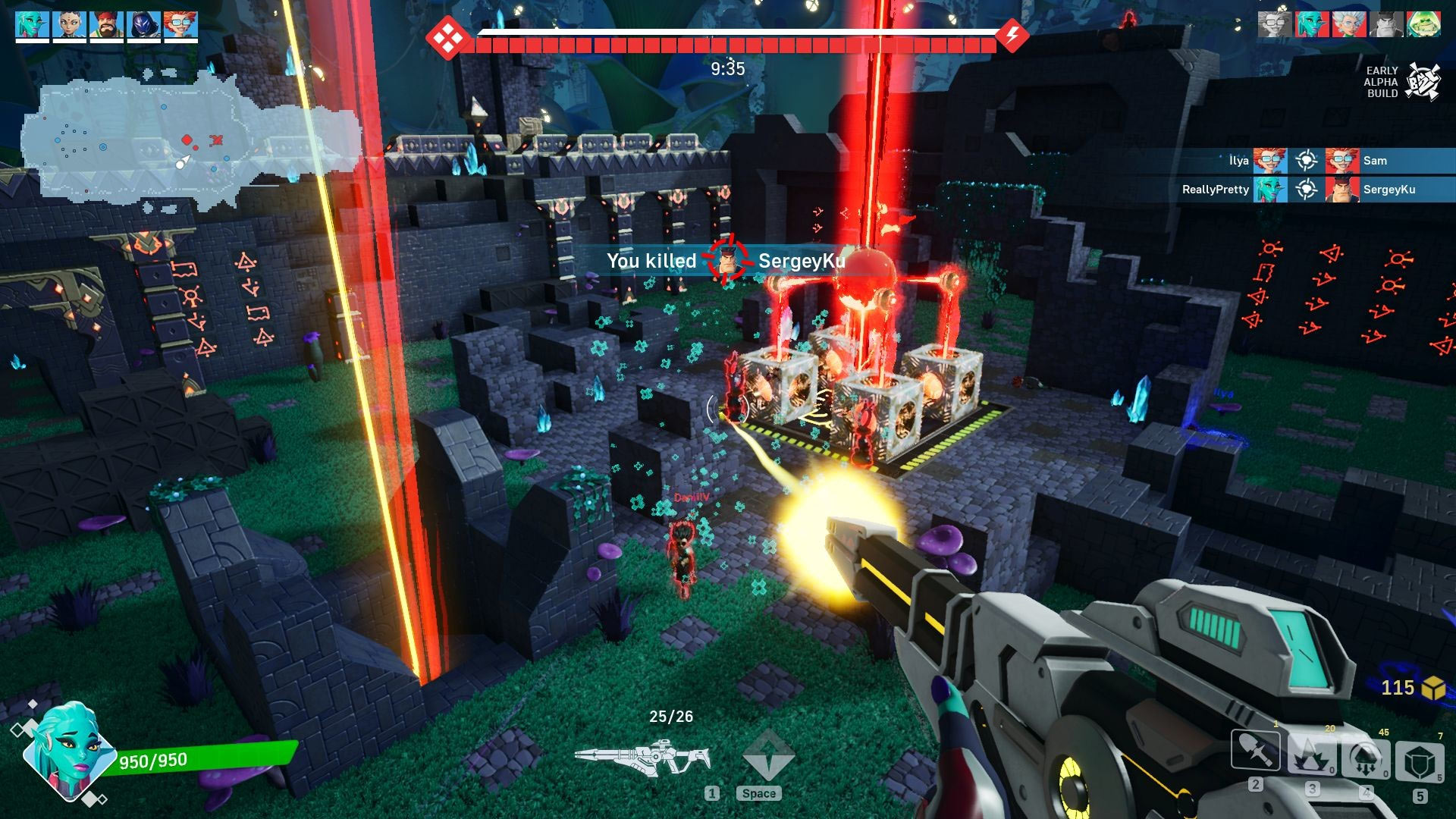Open the minimap
1456x819 pixels.
click(x=190, y=140)
